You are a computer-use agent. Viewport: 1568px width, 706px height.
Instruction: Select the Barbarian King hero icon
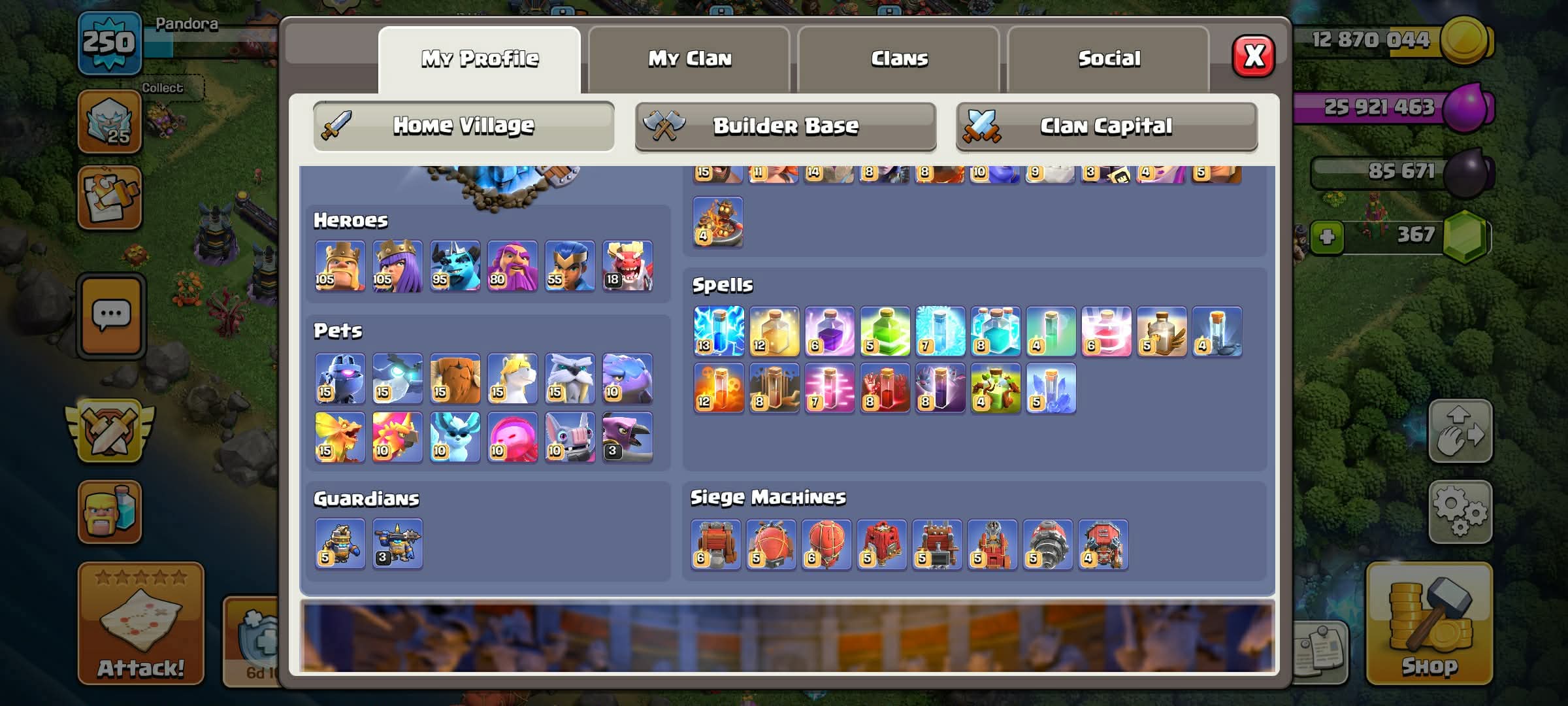tap(340, 266)
